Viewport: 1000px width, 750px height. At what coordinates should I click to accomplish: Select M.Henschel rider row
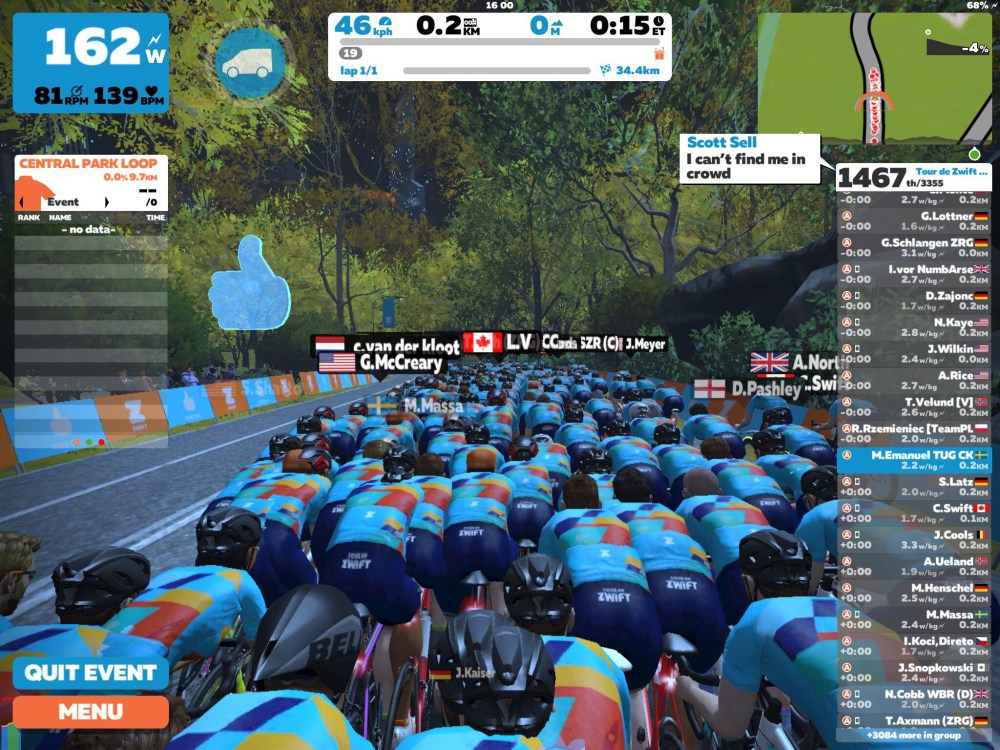[x=914, y=593]
